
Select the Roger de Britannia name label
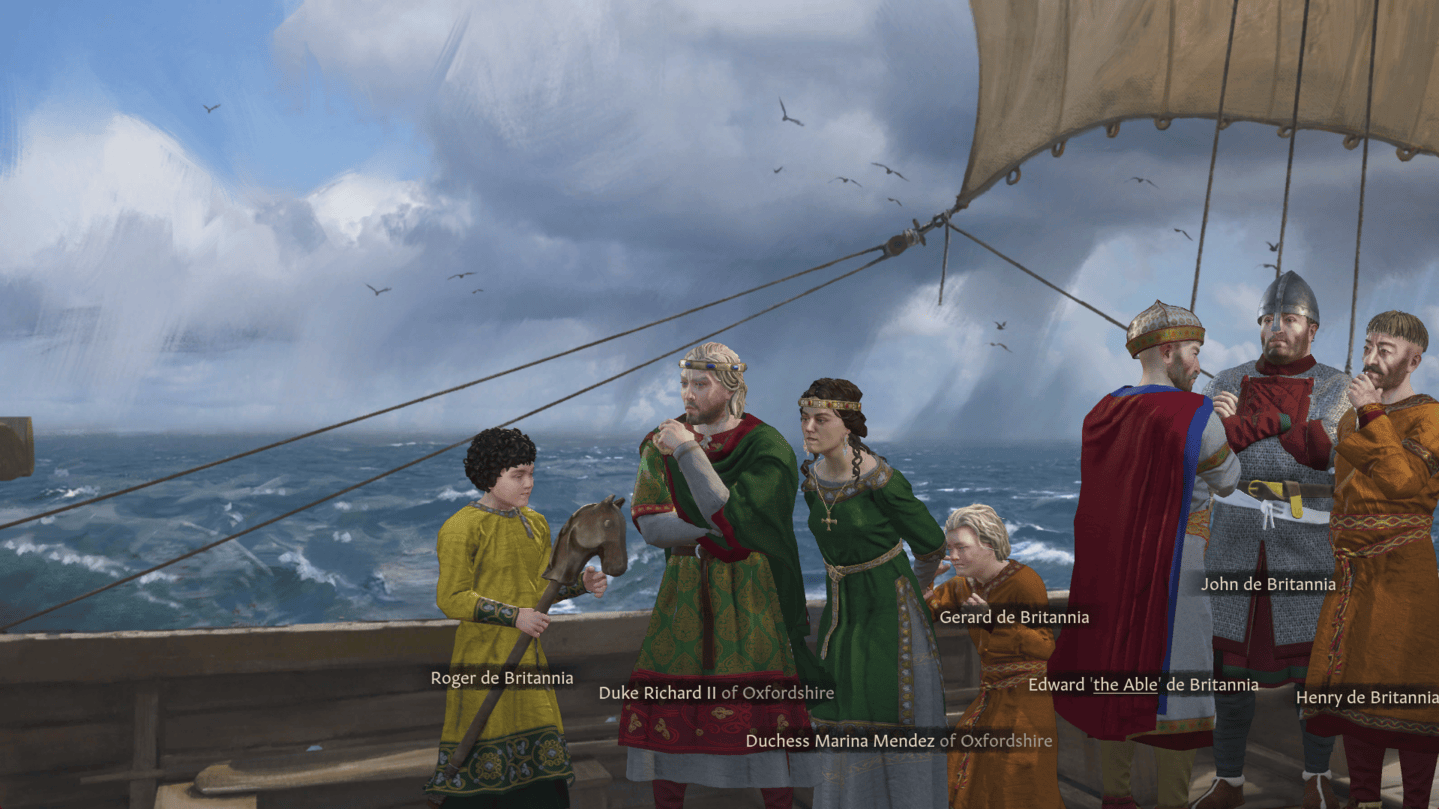(502, 678)
